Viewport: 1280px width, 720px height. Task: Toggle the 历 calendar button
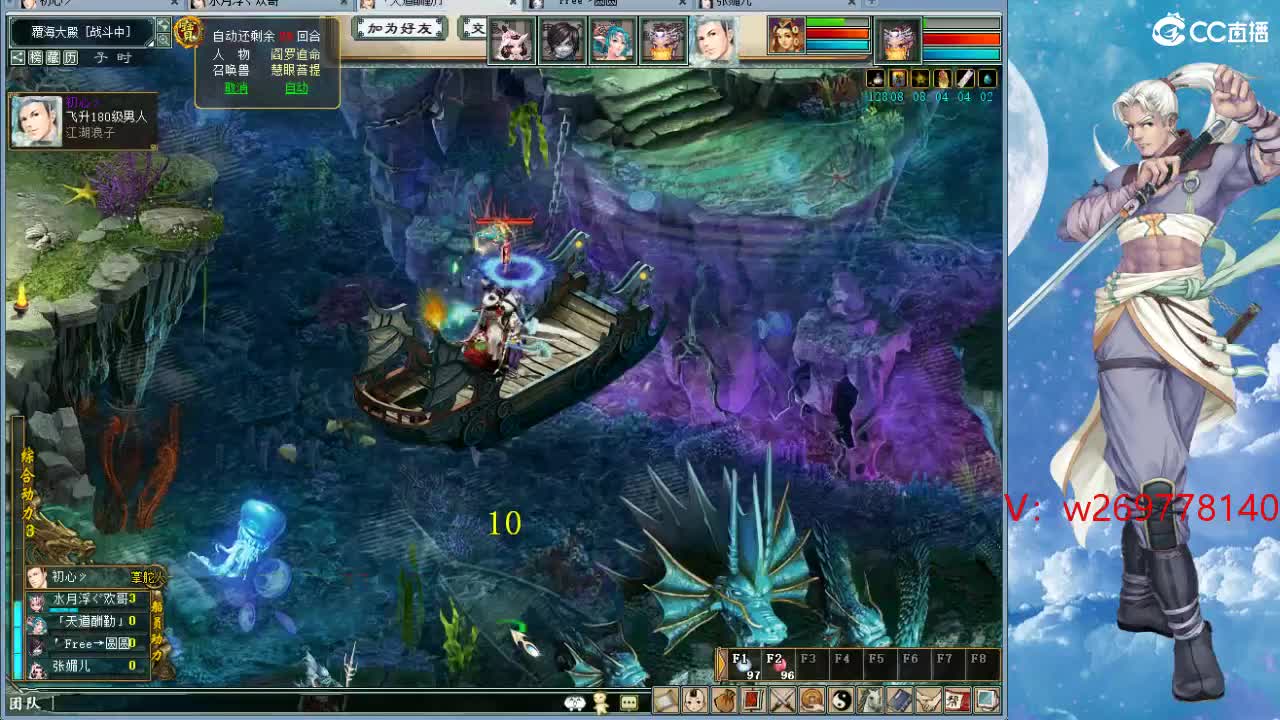click(70, 58)
